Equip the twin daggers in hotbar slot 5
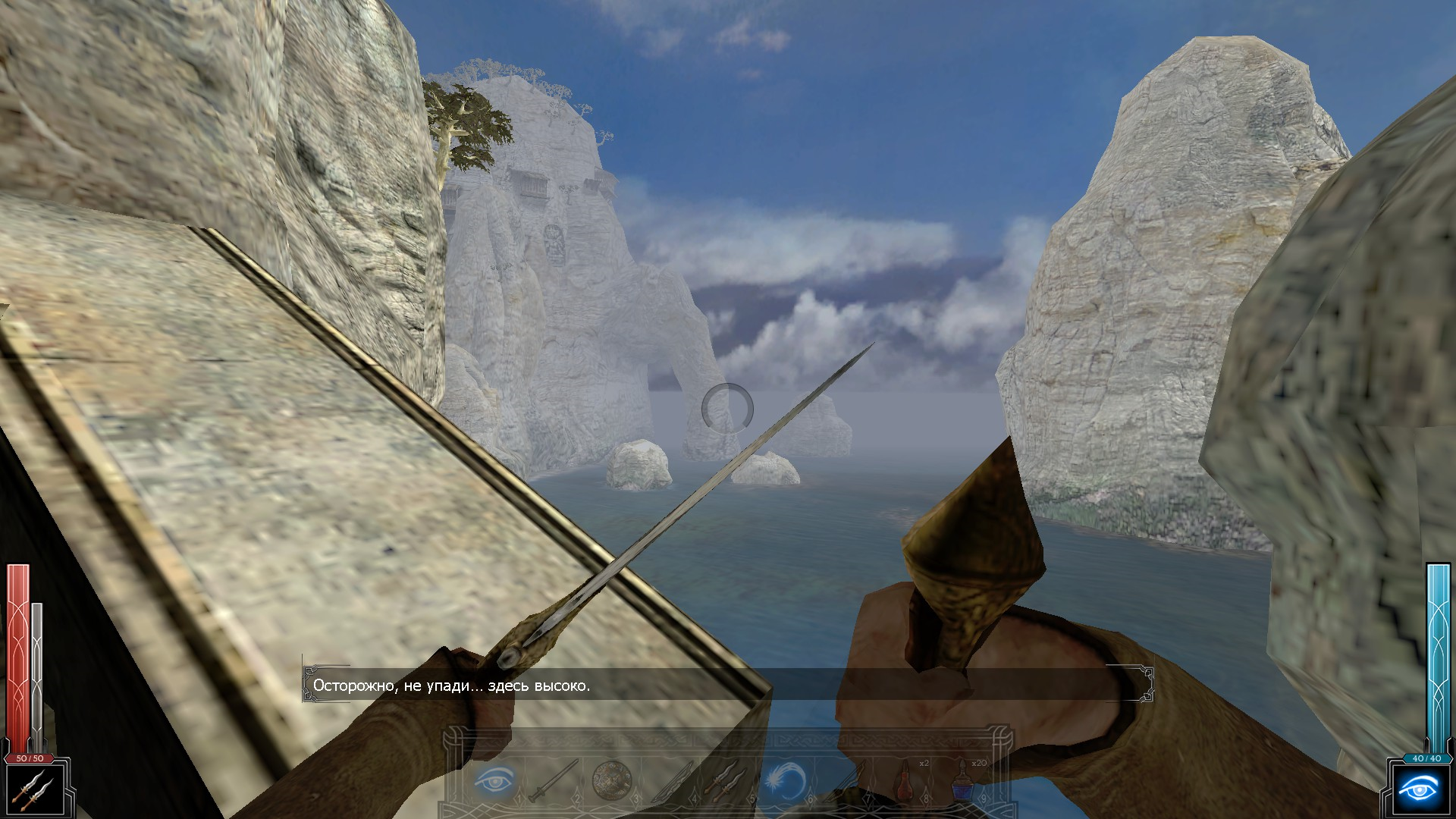 point(727,780)
